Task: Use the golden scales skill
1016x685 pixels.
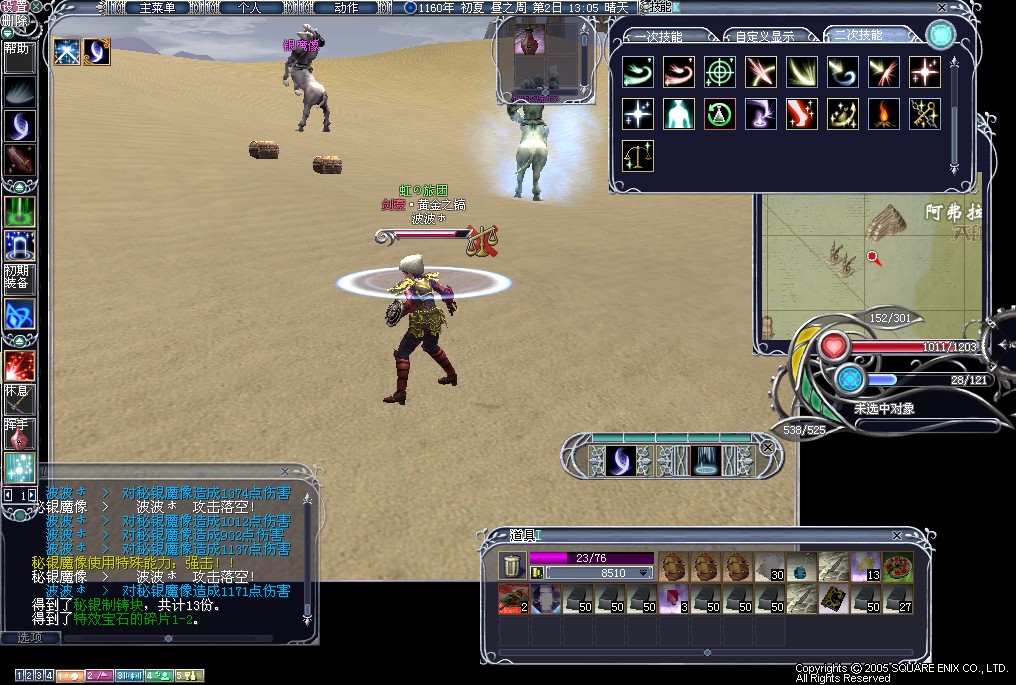Action: click(x=637, y=155)
